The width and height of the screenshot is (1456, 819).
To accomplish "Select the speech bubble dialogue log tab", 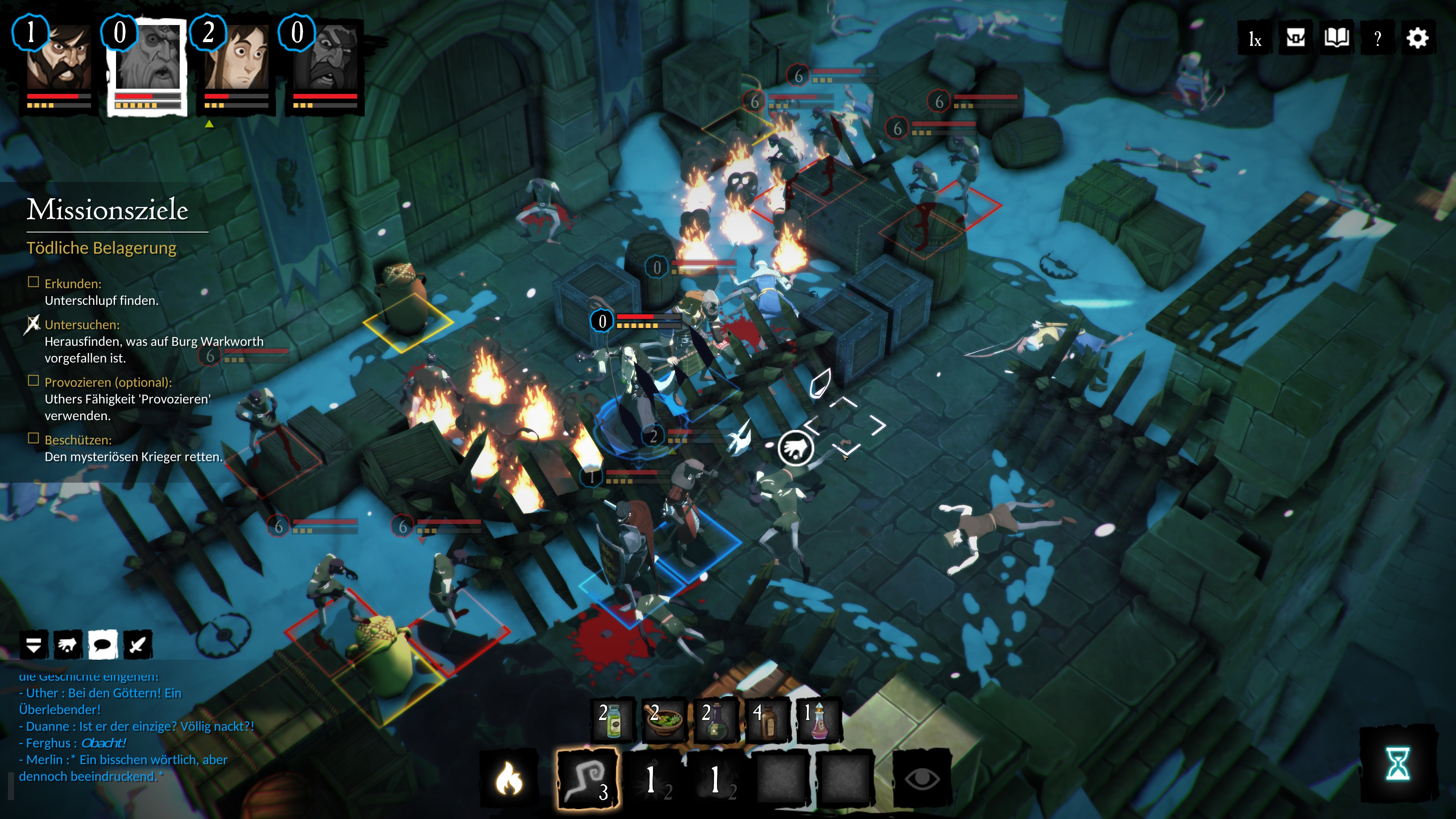I will pos(103,645).
